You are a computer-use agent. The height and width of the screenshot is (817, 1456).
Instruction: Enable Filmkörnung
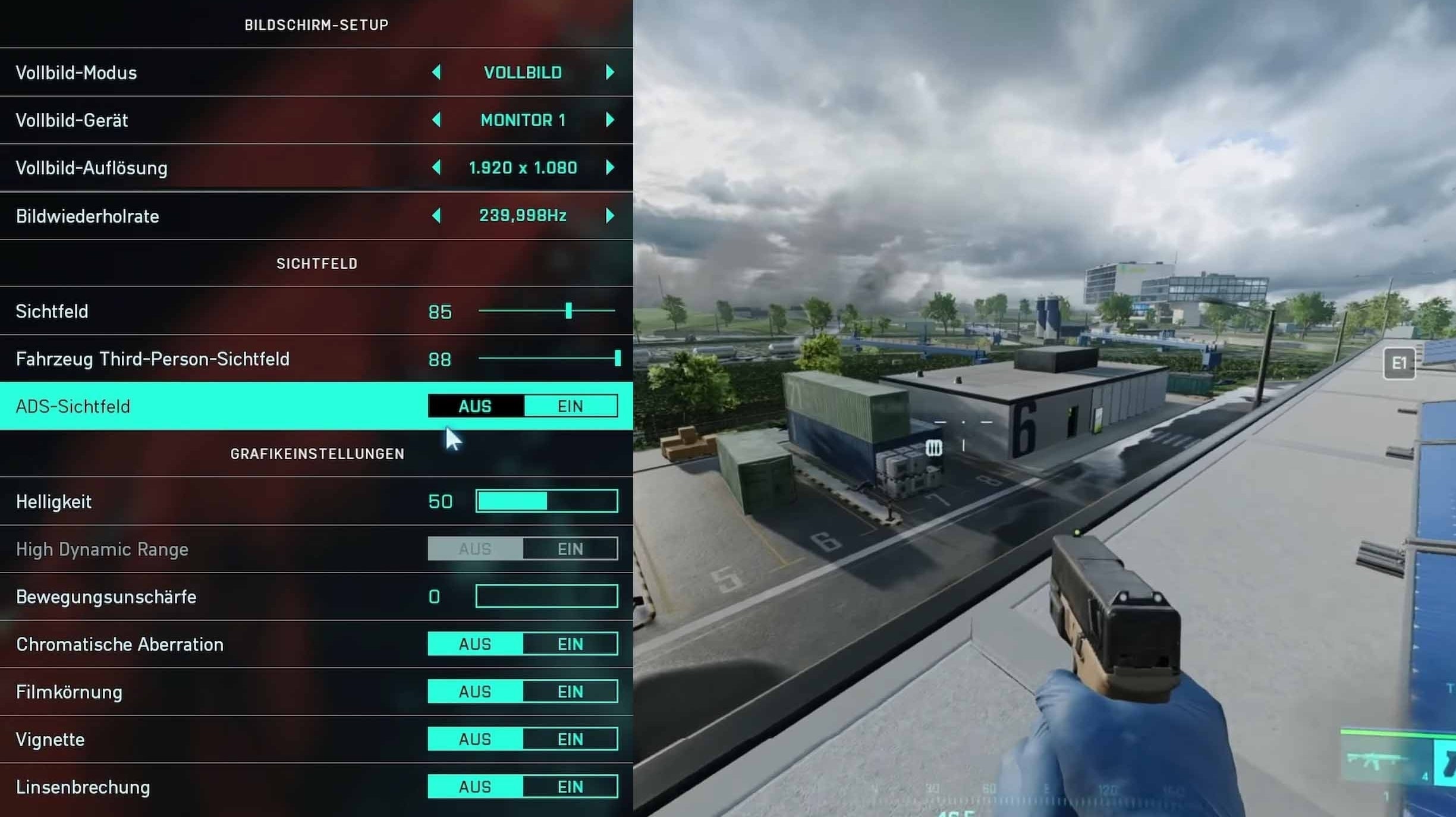(x=570, y=691)
